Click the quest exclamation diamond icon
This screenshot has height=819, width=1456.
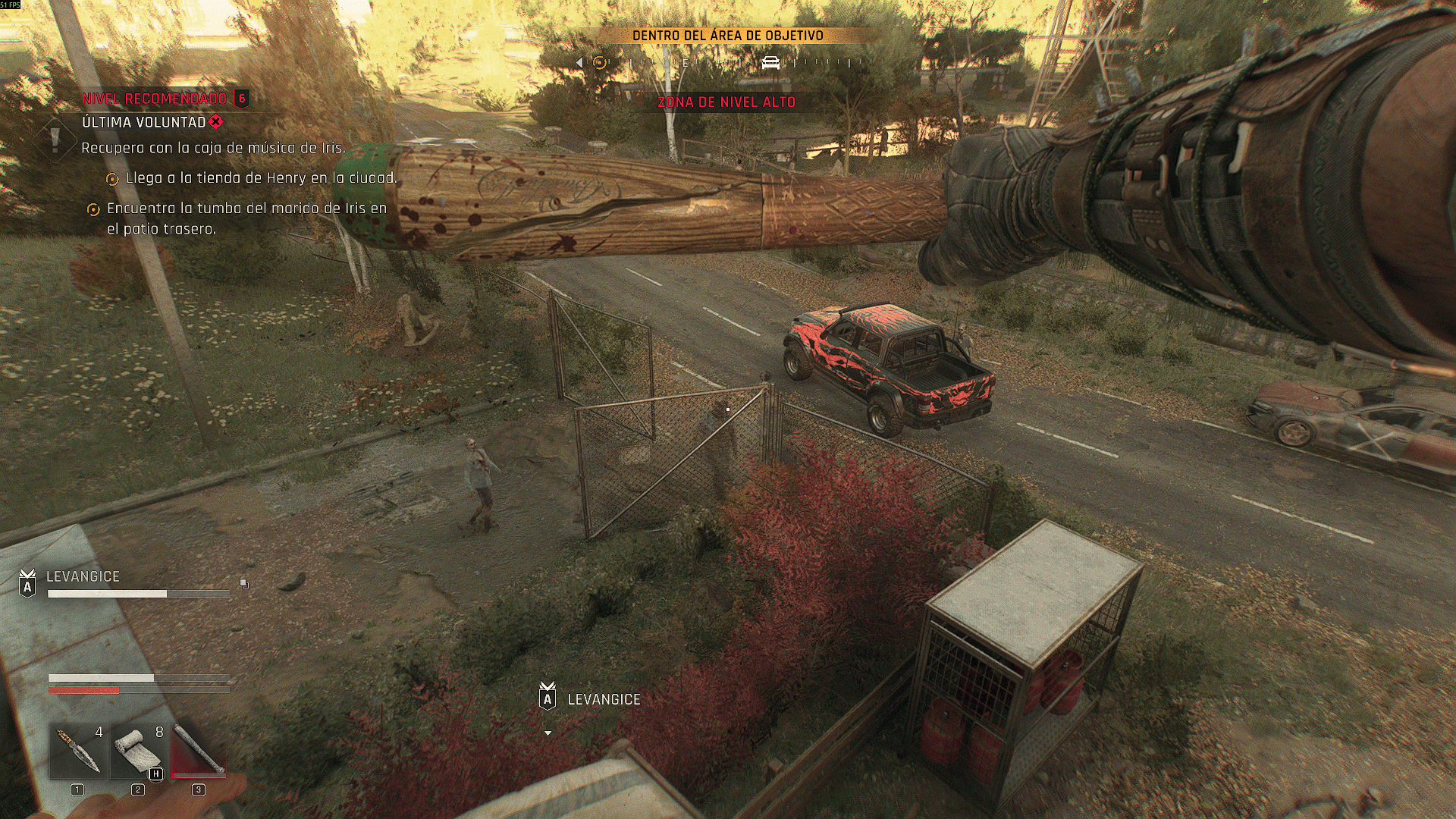(x=55, y=140)
